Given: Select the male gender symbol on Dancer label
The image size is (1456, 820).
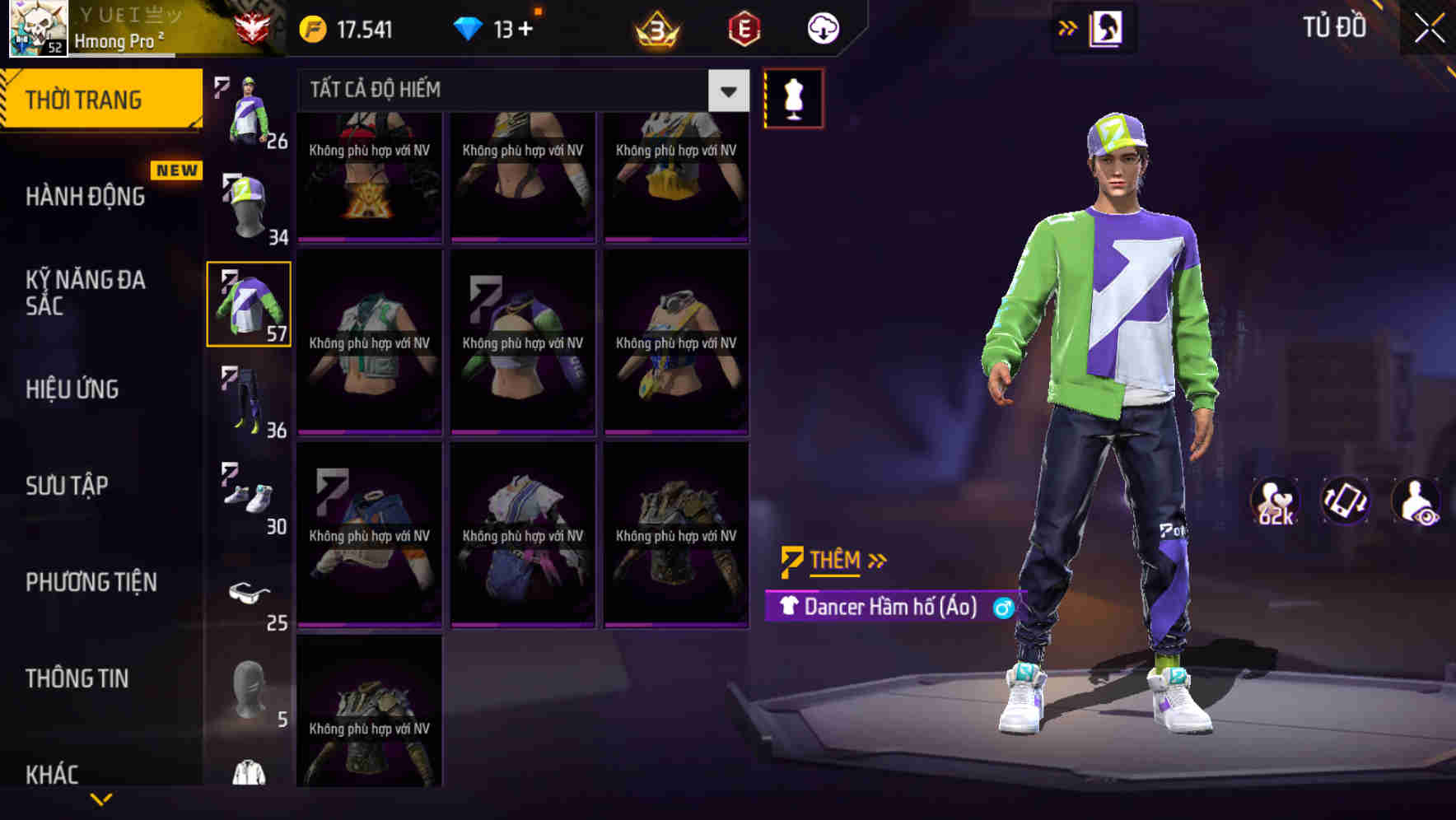Looking at the screenshot, I should pyautogui.click(x=1001, y=608).
